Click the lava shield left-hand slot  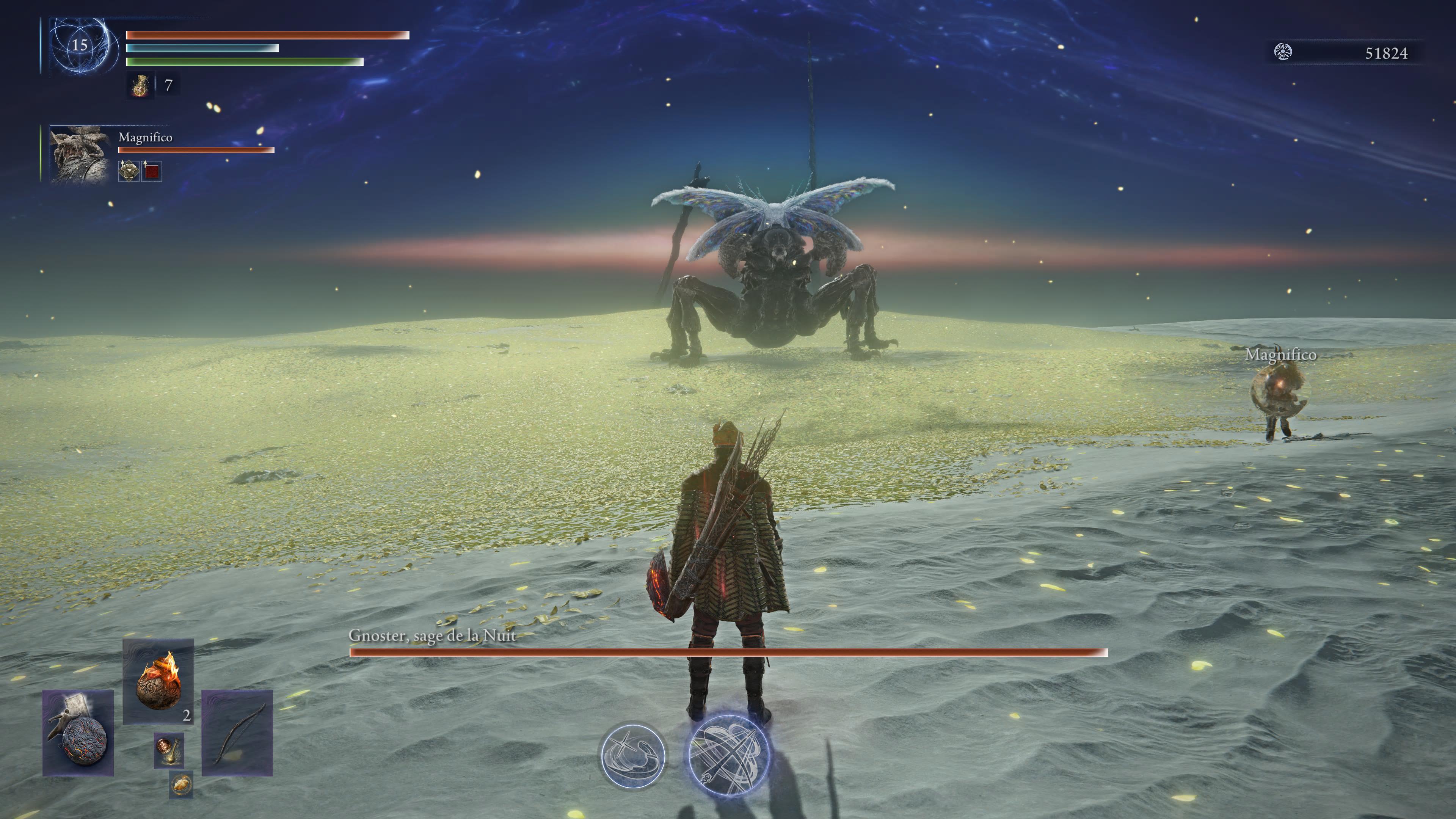tap(78, 733)
